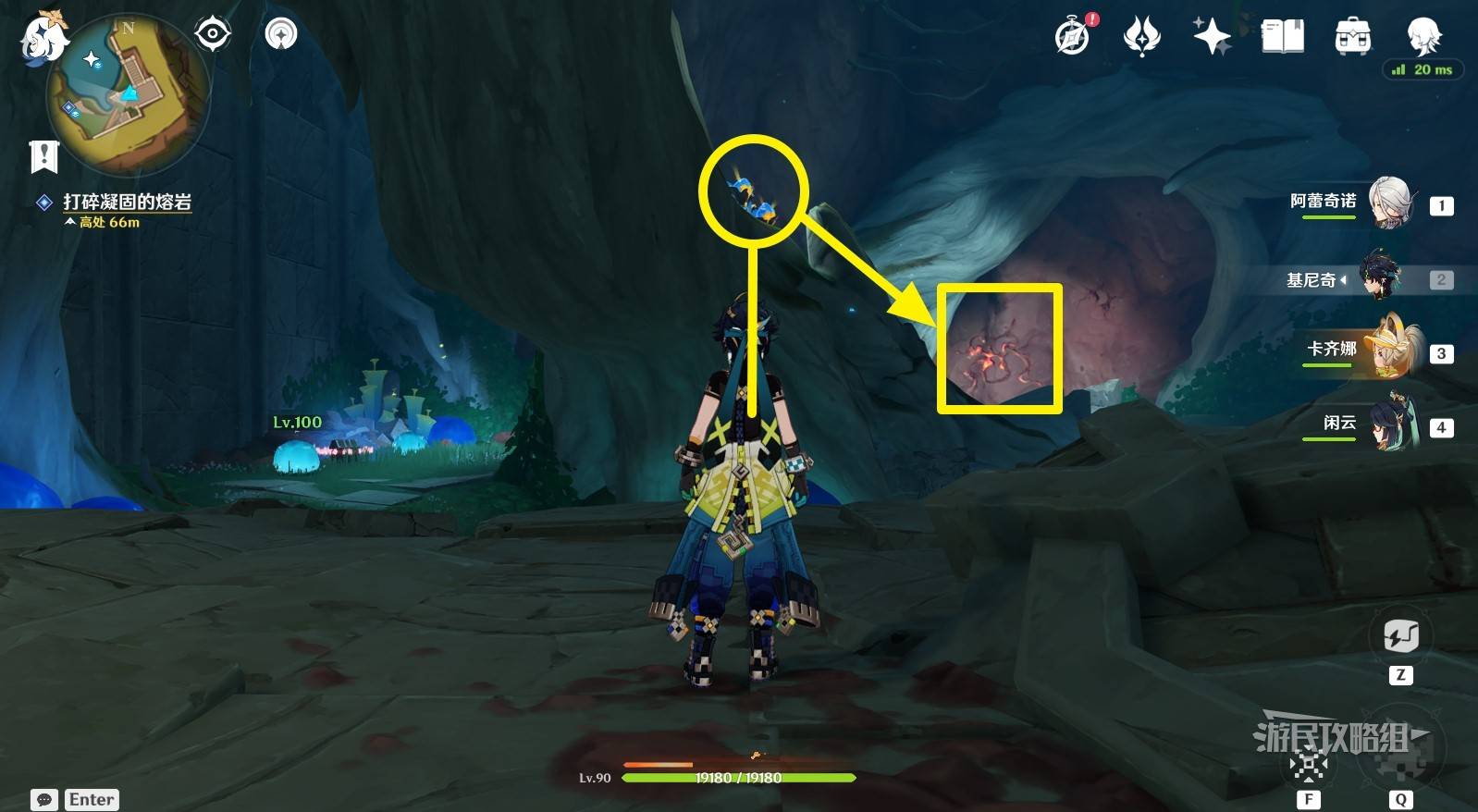1478x812 pixels.
Task: Use the gadget icon above Z
Action: (1400, 636)
